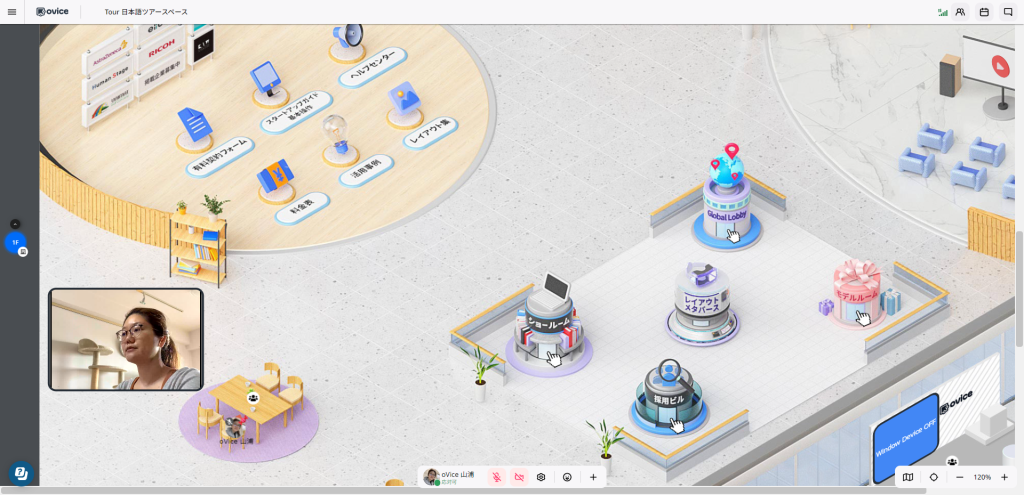1024x495 pixels.
Task: Open the calendar panel
Action: (x=984, y=12)
